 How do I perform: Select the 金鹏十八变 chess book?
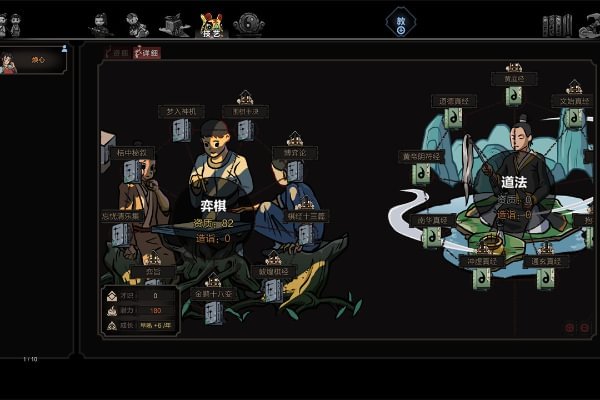(213, 311)
